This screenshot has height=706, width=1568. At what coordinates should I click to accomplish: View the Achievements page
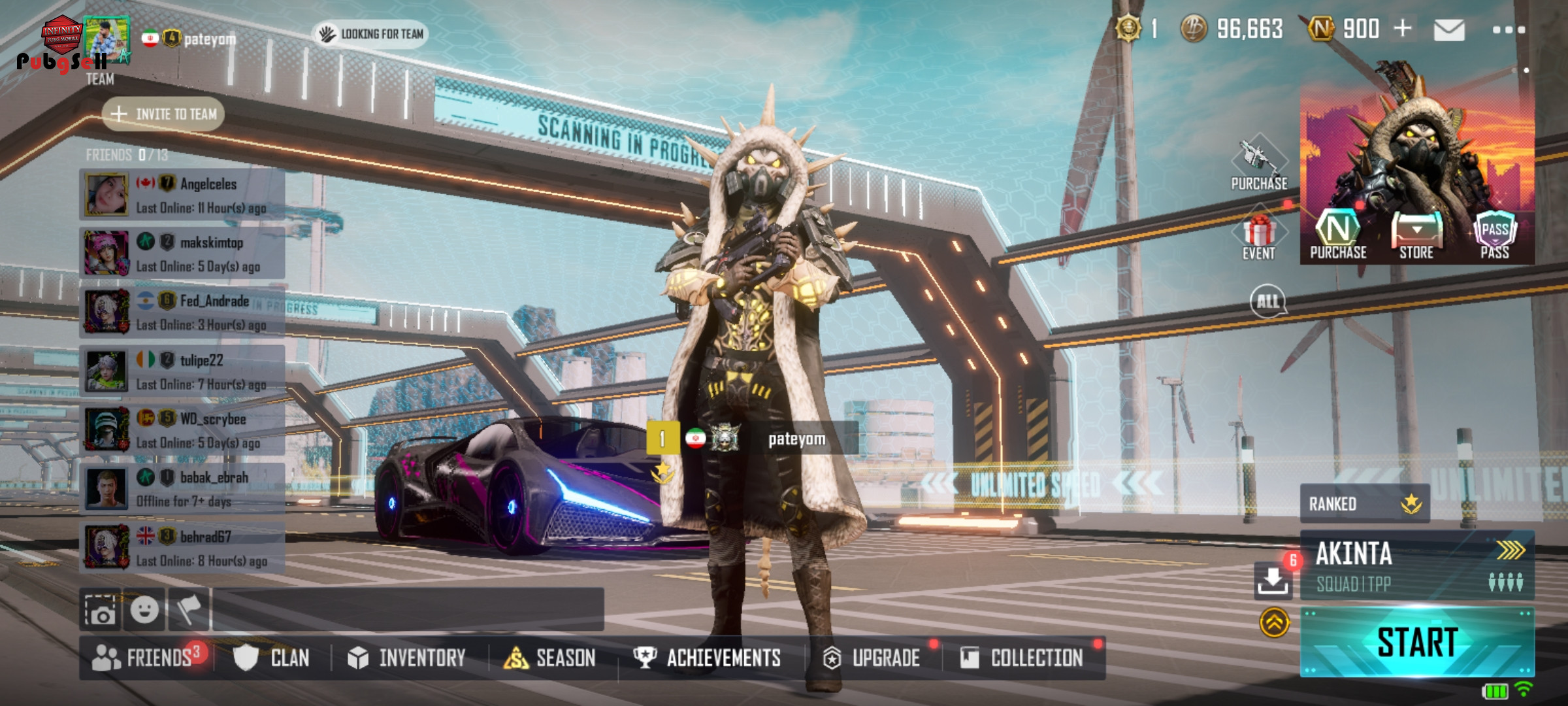coord(708,658)
